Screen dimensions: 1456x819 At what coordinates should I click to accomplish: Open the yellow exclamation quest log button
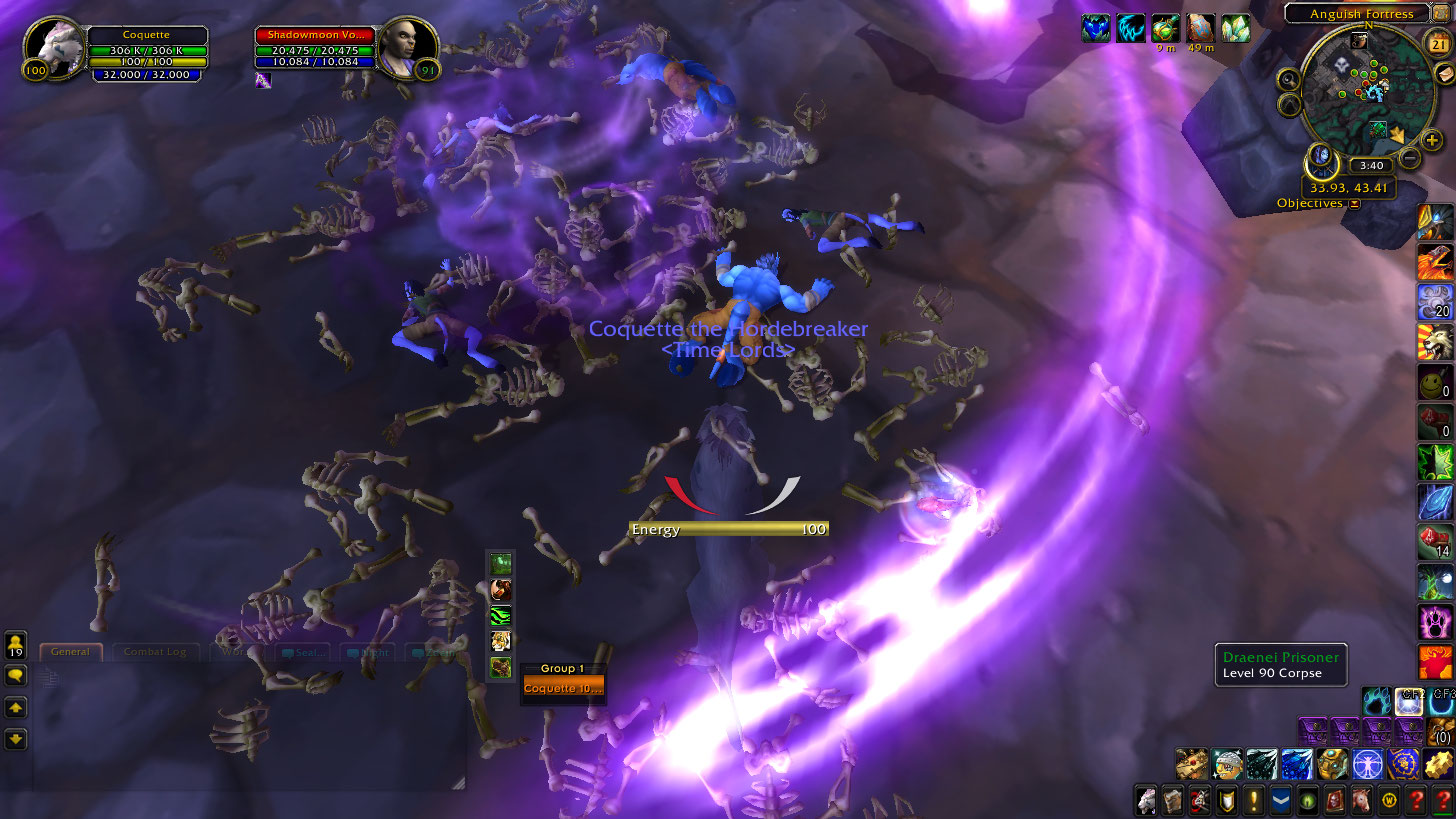[x=1254, y=800]
